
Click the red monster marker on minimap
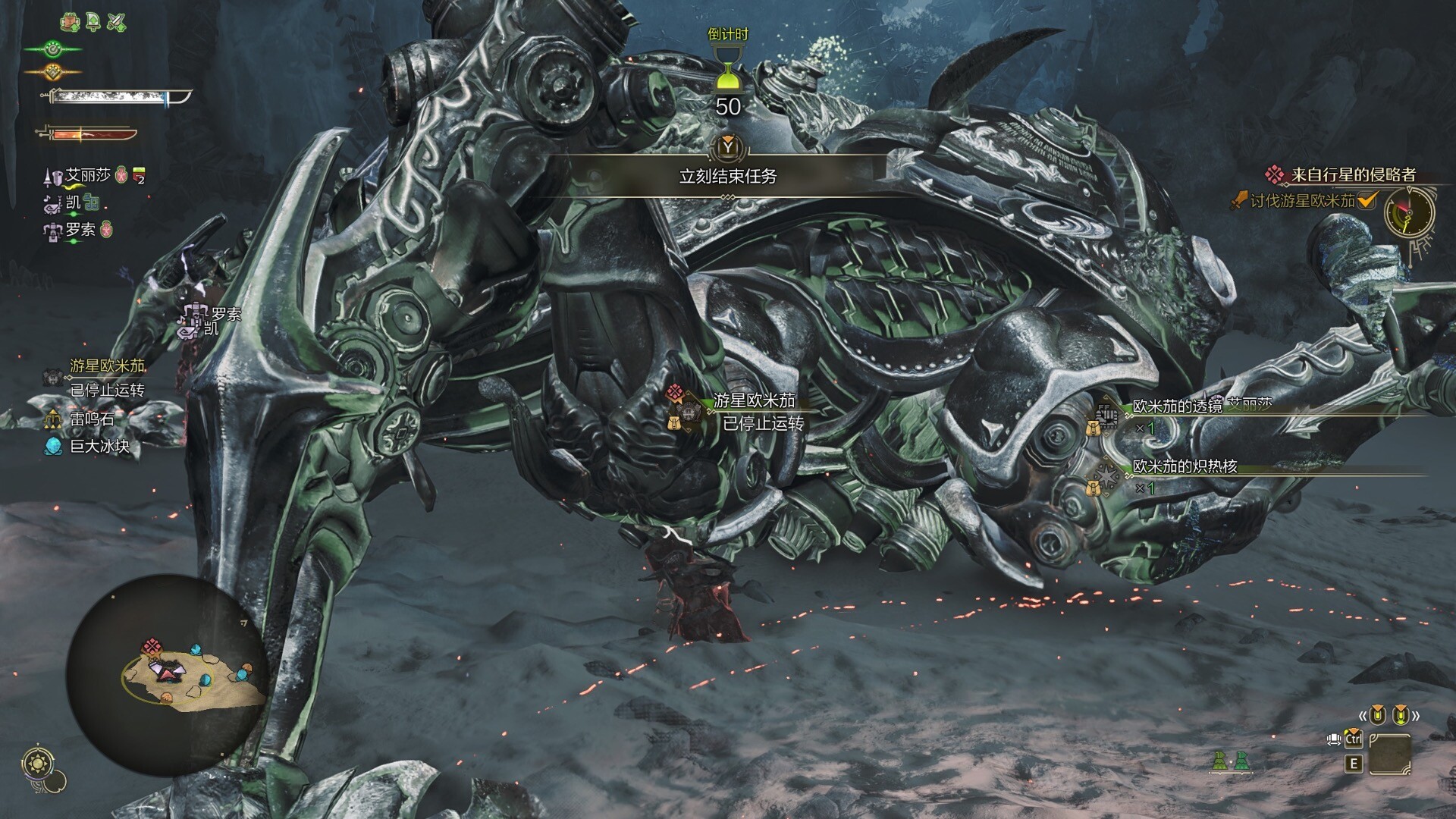pyautogui.click(x=152, y=648)
